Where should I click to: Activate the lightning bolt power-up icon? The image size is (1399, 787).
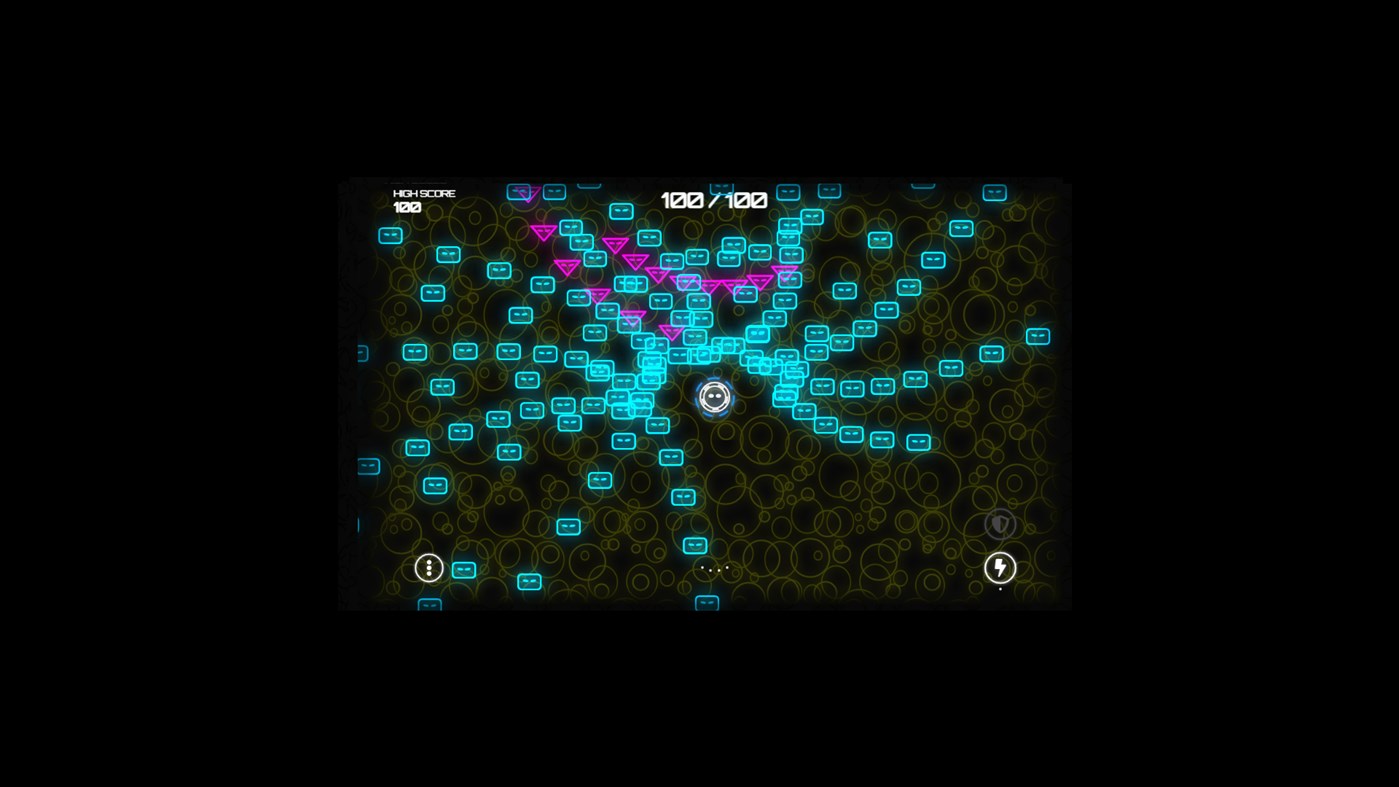click(x=999, y=568)
